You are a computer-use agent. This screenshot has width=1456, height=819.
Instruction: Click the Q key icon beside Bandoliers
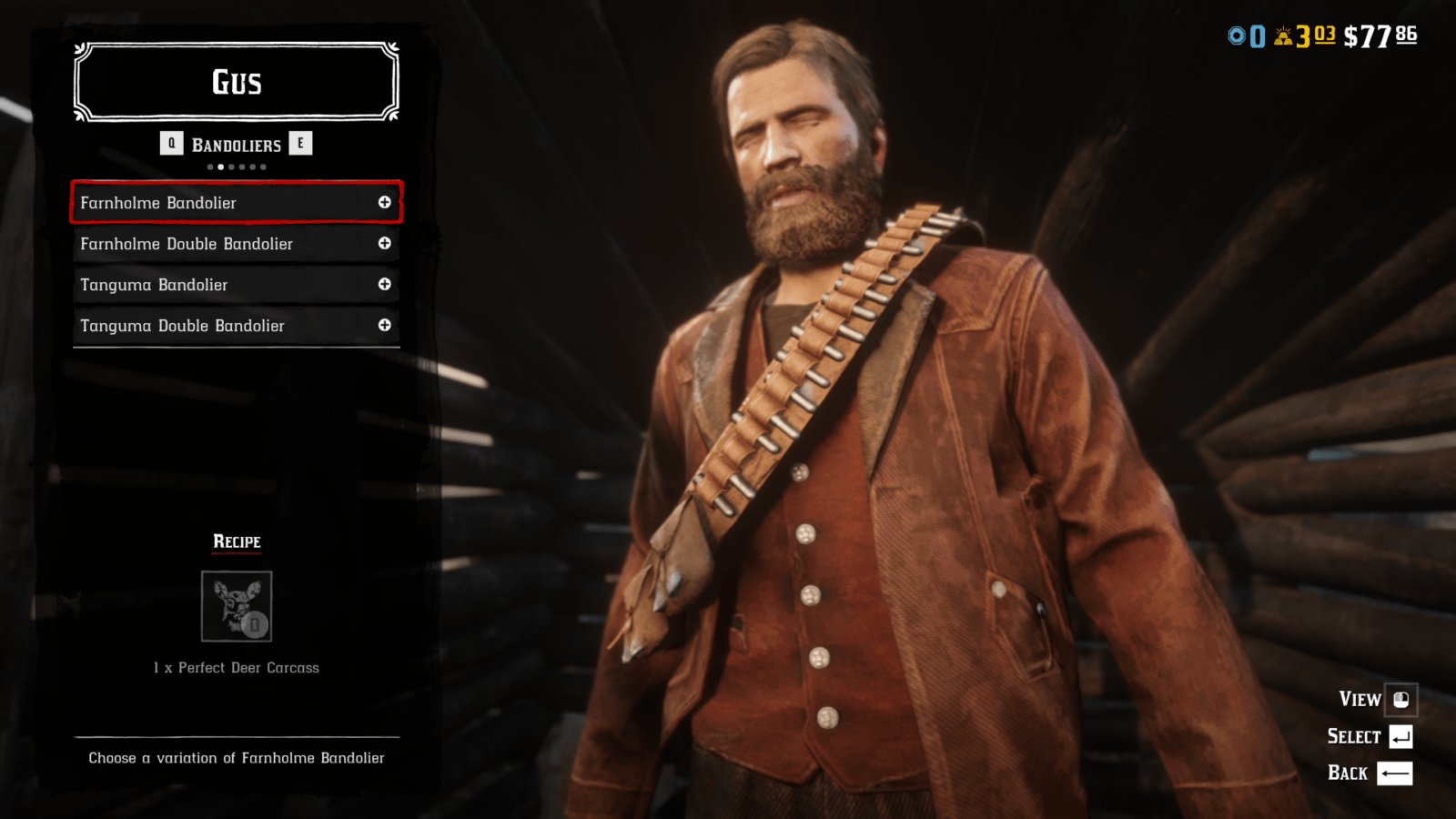pos(172,143)
